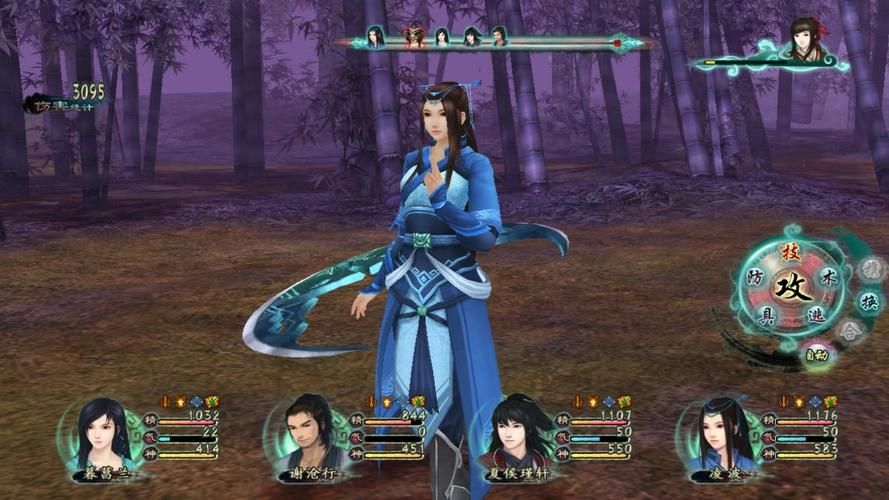889x500 pixels.
Task: Select the 换 swap character button
Action: click(870, 301)
